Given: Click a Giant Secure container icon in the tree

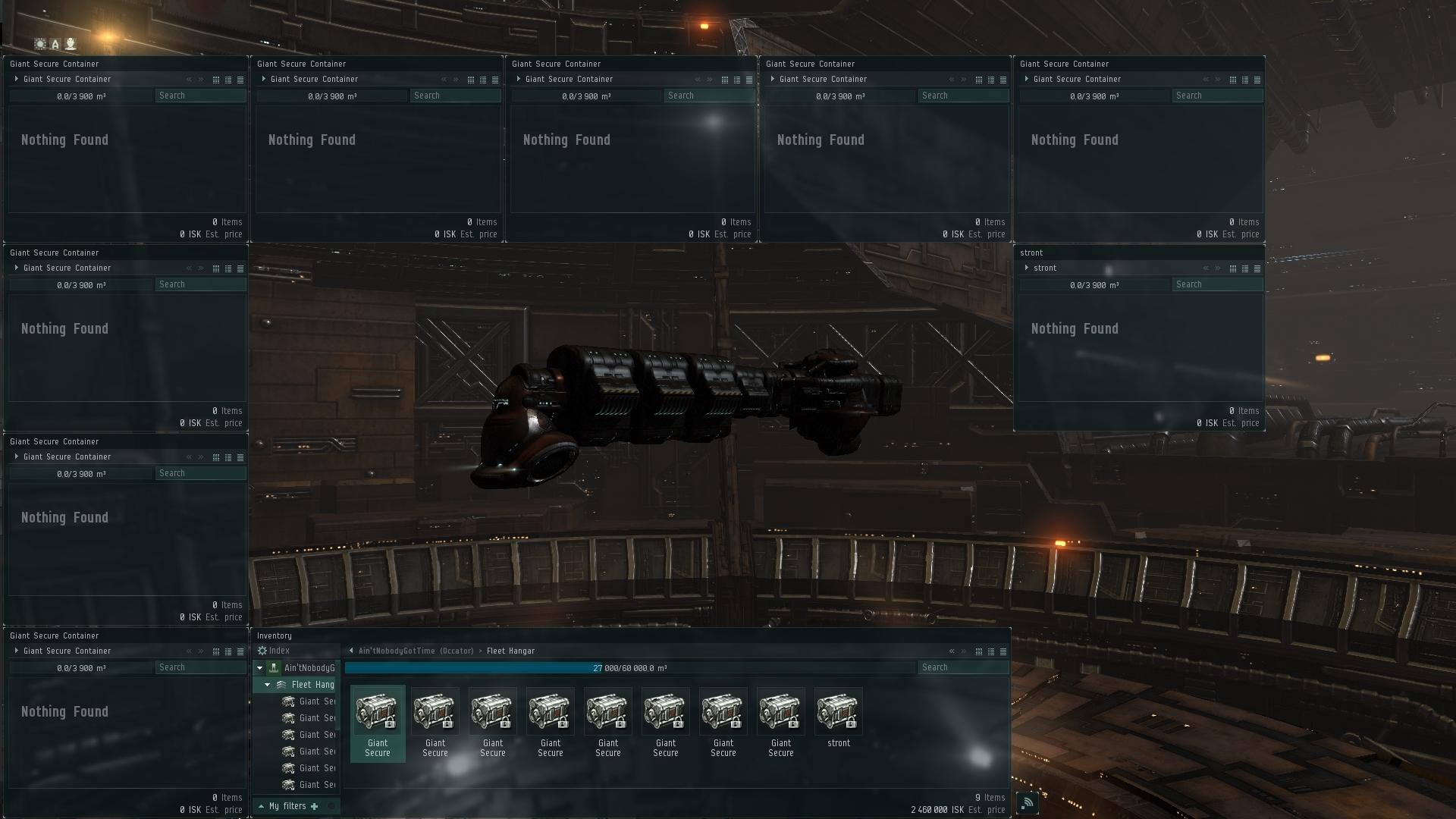Looking at the screenshot, I should (289, 701).
